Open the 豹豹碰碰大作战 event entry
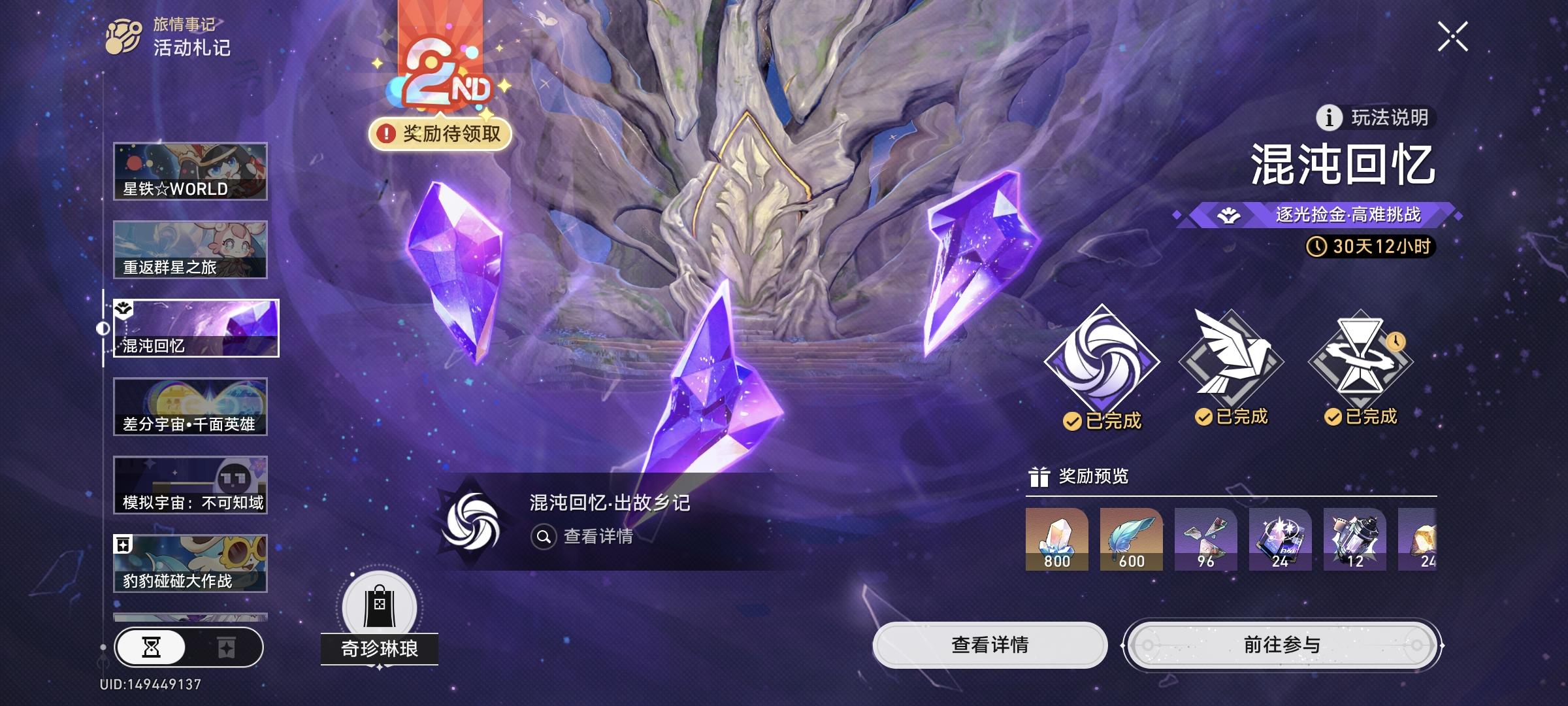1568x706 pixels. (x=191, y=561)
